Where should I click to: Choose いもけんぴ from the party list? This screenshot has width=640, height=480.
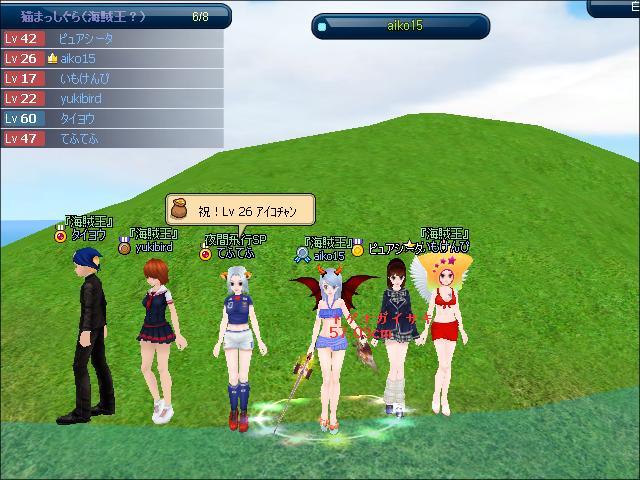click(x=110, y=78)
